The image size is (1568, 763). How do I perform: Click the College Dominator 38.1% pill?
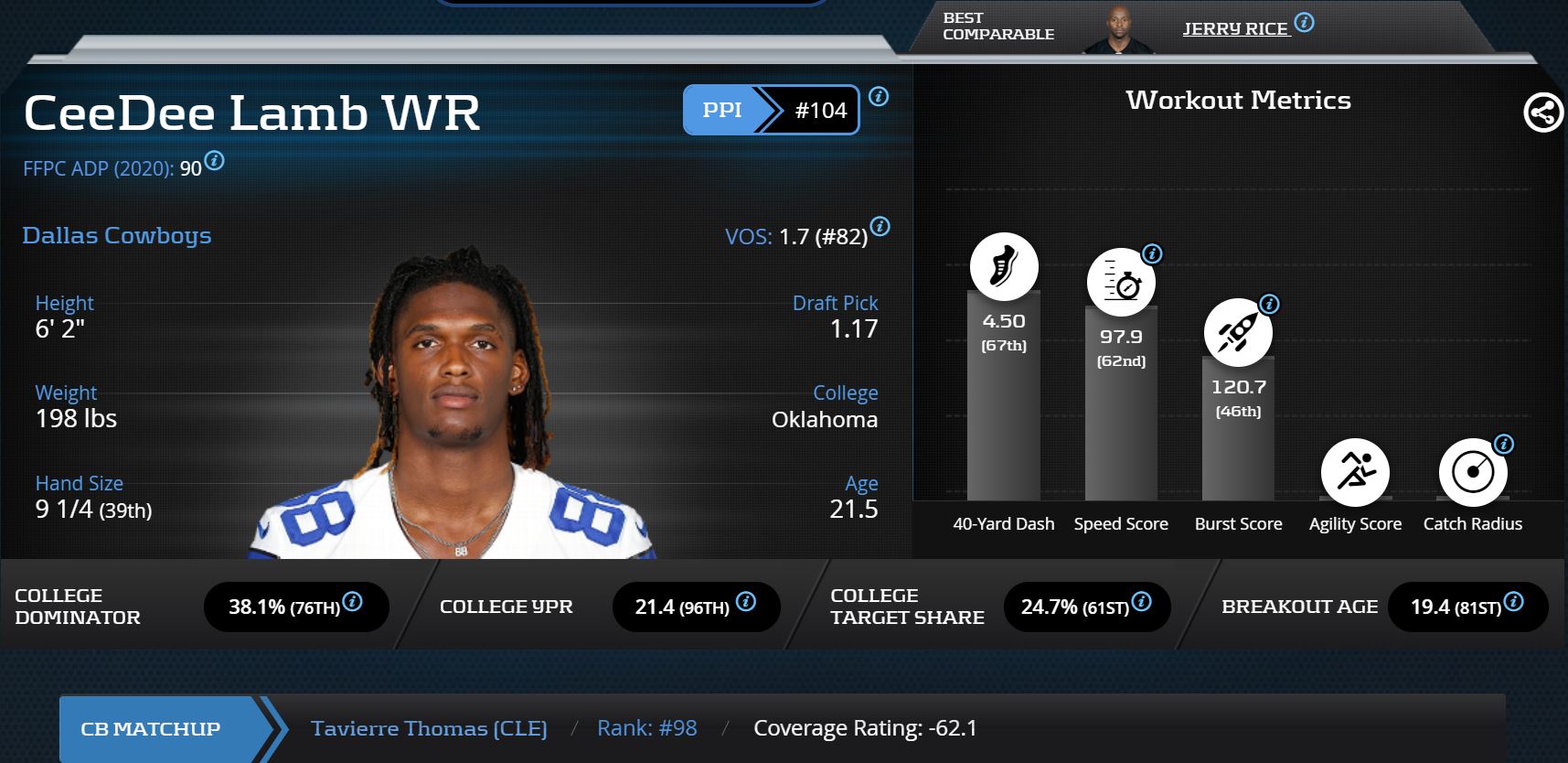point(294,607)
